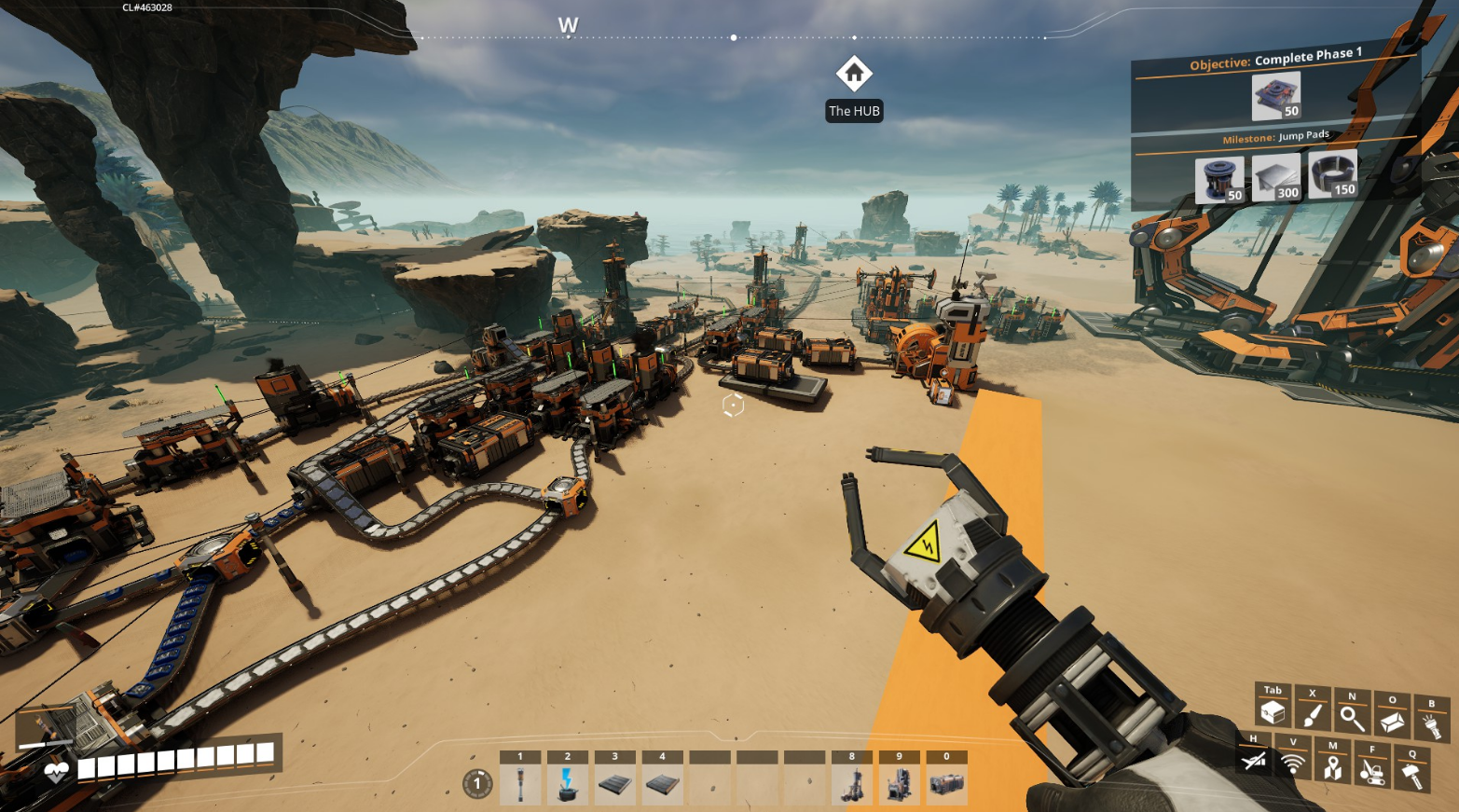Click The HUB compass marker
This screenshot has width=1459, height=812.
(x=854, y=74)
